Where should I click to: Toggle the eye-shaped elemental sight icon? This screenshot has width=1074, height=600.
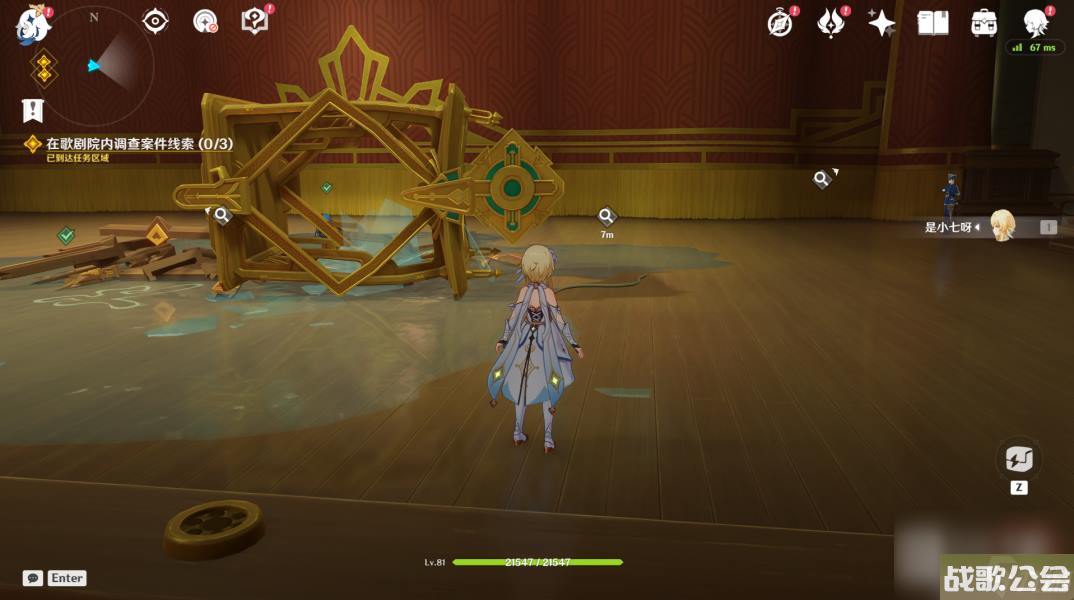(155, 21)
